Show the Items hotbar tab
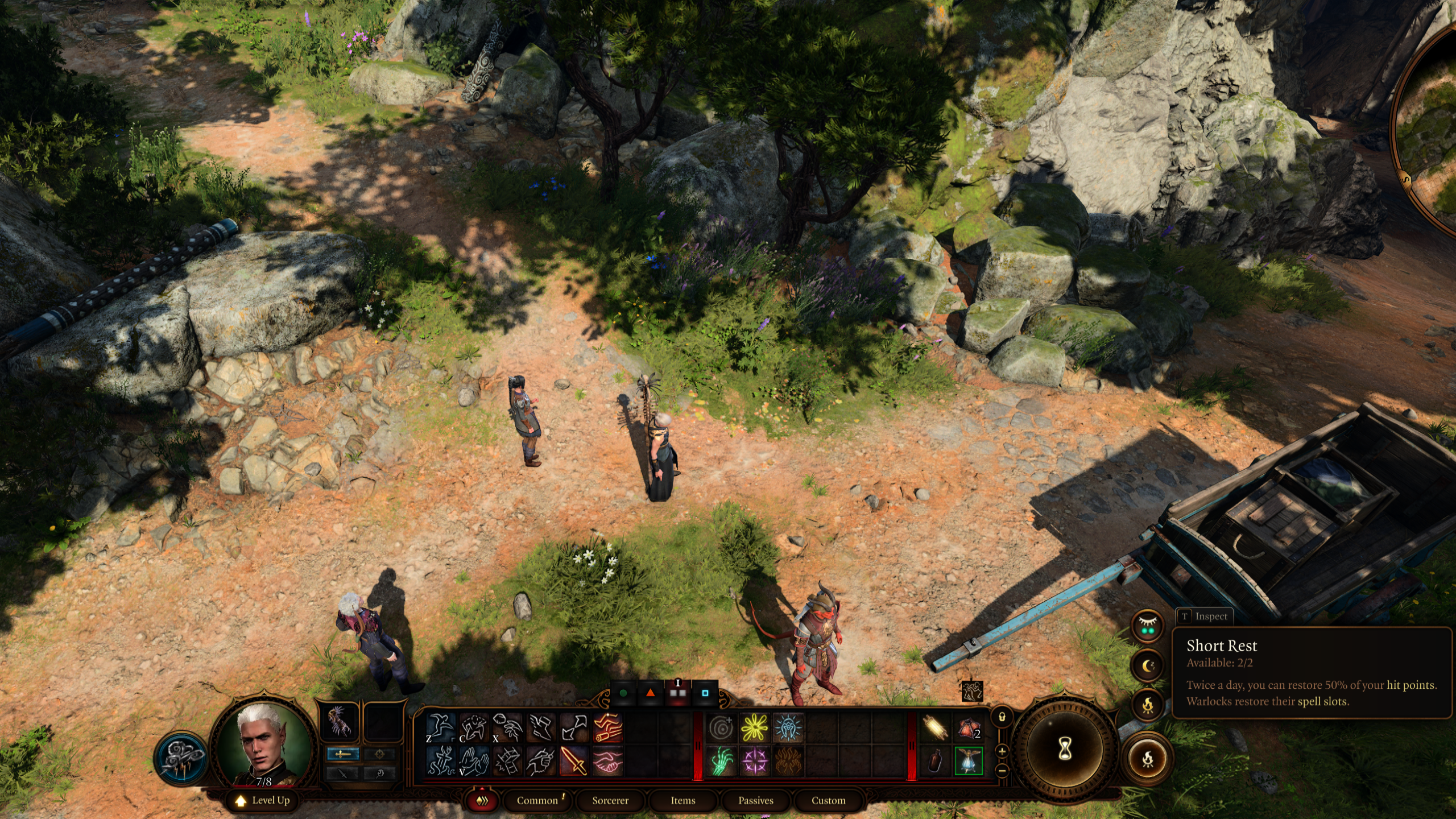The width and height of the screenshot is (1456, 819). click(683, 800)
